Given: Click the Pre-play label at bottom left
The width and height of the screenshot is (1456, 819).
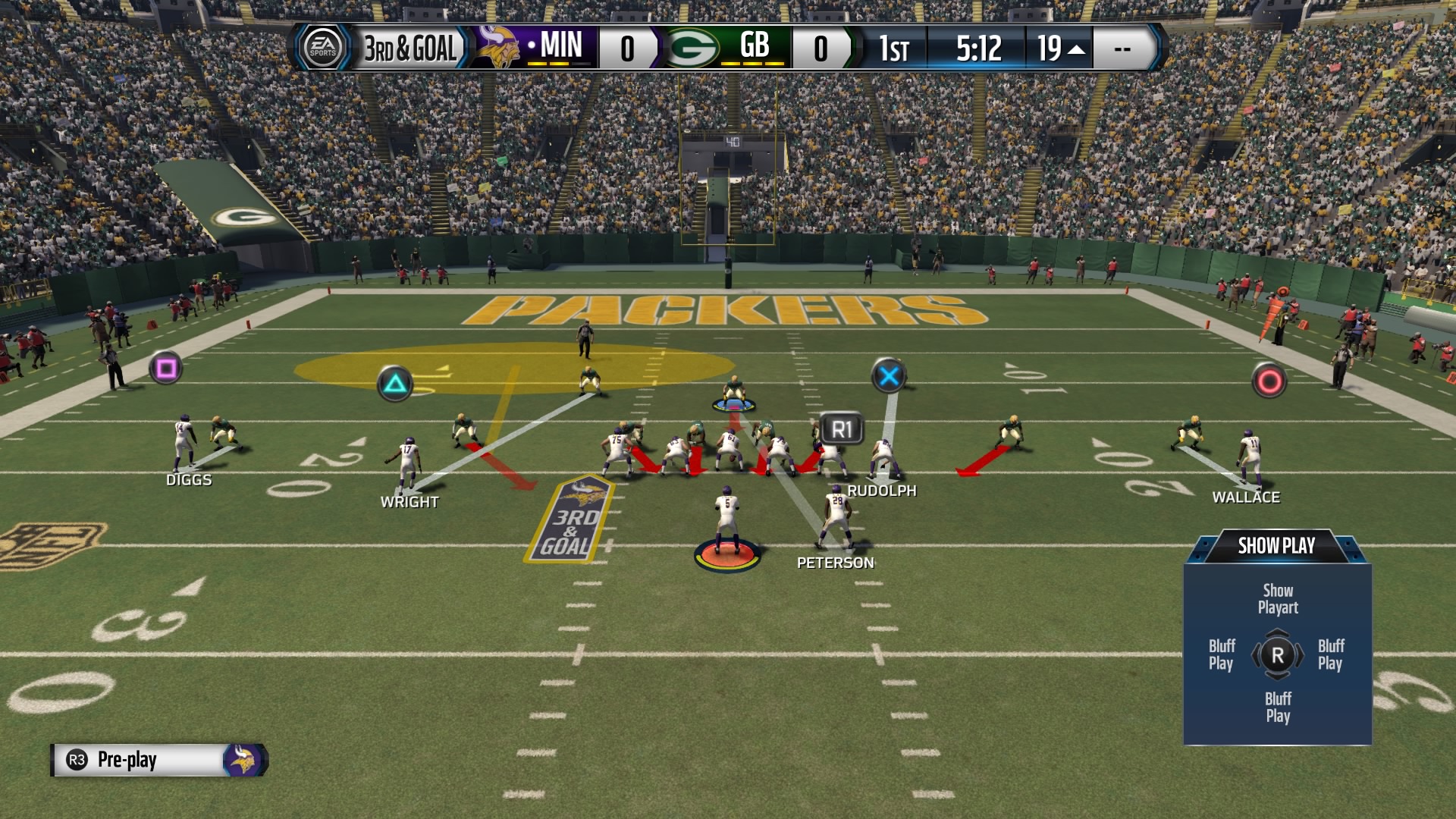Looking at the screenshot, I should 127,761.
